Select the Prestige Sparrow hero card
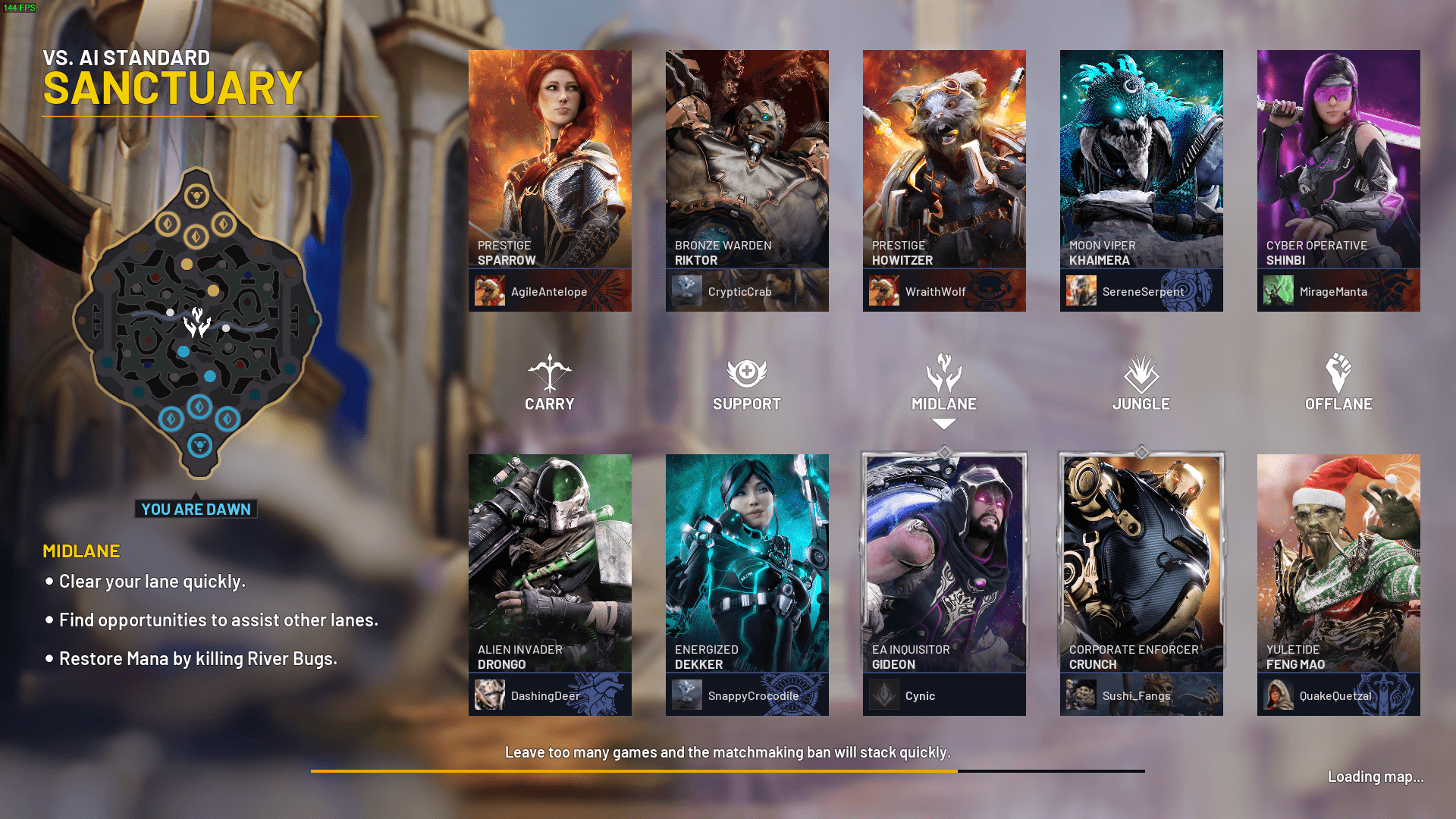 (550, 159)
